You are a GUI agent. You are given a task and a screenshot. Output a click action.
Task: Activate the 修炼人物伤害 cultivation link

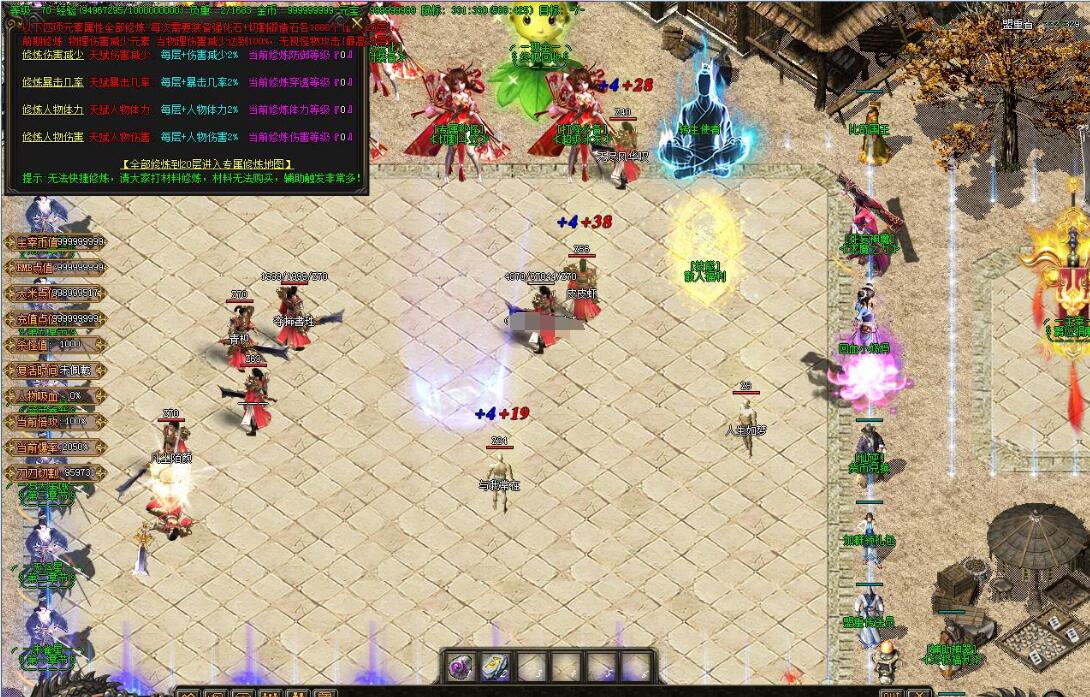[x=51, y=136]
